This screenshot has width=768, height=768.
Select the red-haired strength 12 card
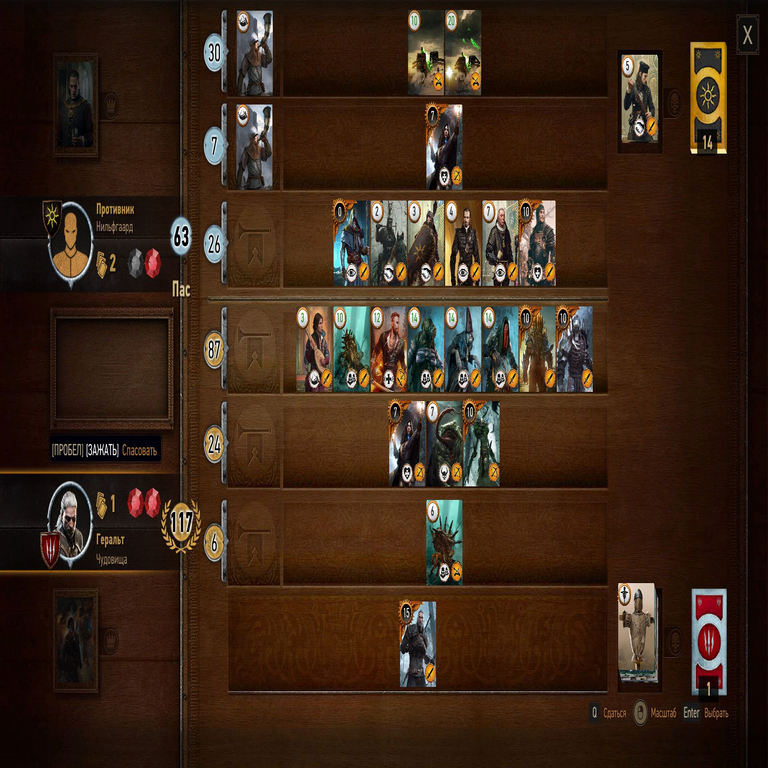coord(388,348)
